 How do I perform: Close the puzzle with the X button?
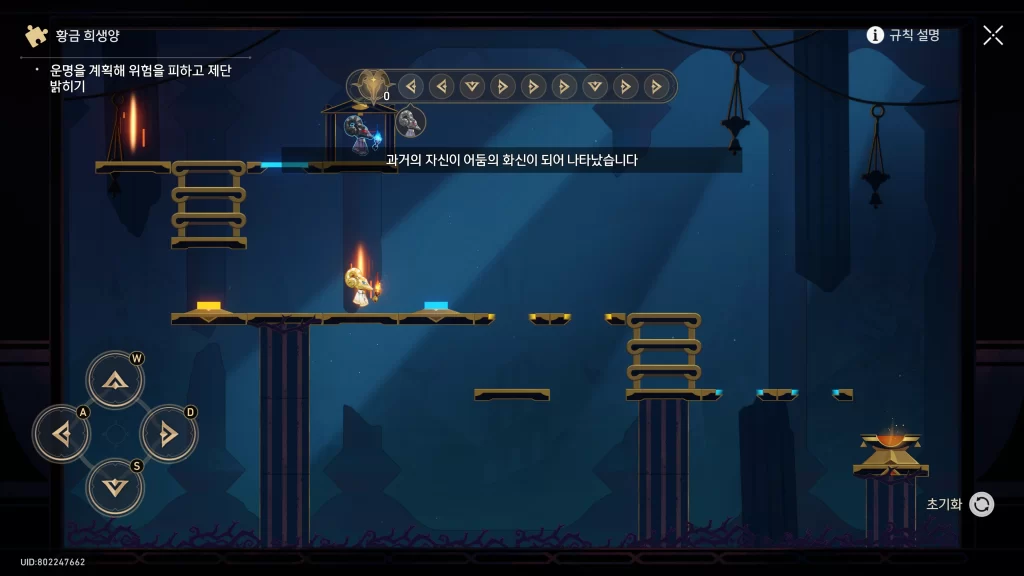[x=992, y=35]
